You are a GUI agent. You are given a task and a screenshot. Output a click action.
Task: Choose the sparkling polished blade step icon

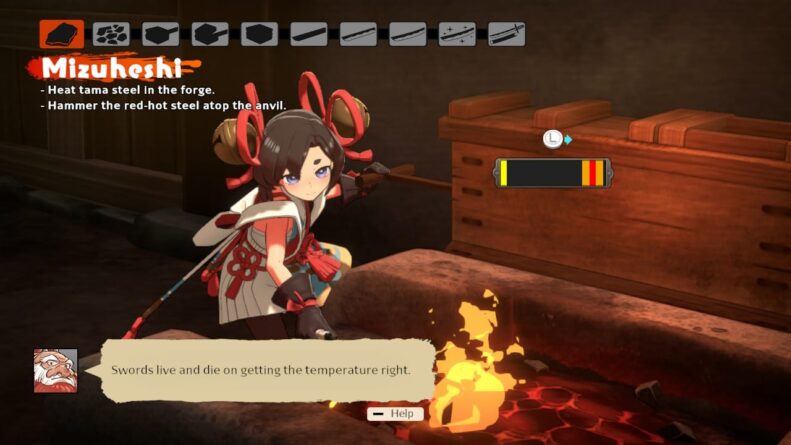tap(457, 34)
